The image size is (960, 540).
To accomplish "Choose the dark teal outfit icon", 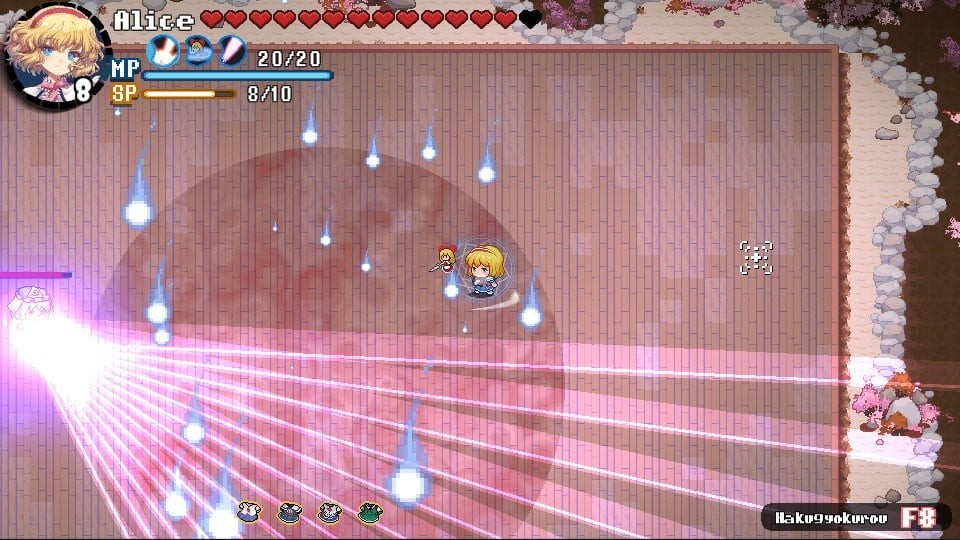I will click(289, 512).
